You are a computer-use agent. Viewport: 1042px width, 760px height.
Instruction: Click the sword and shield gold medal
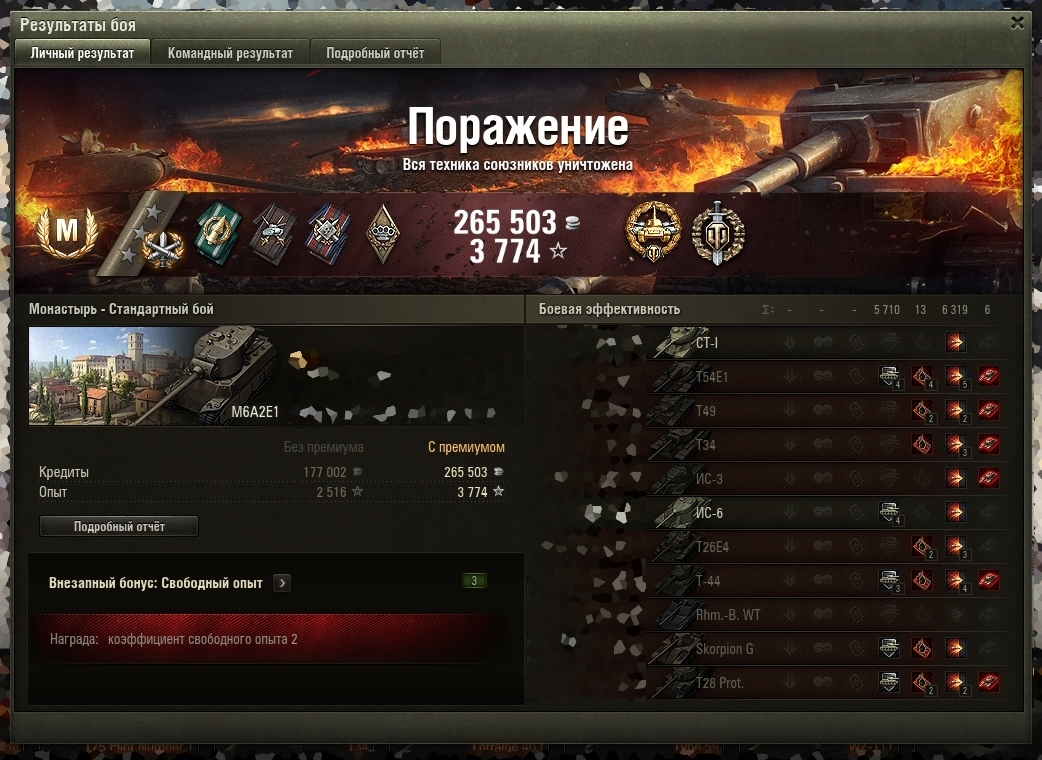point(718,234)
